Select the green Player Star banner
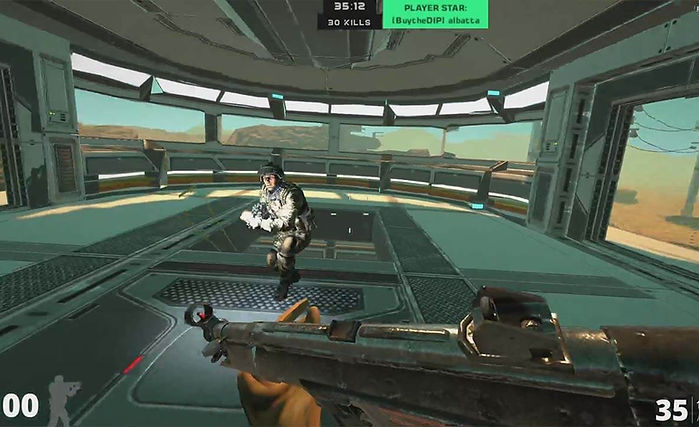This screenshot has height=427, width=699. (x=434, y=14)
